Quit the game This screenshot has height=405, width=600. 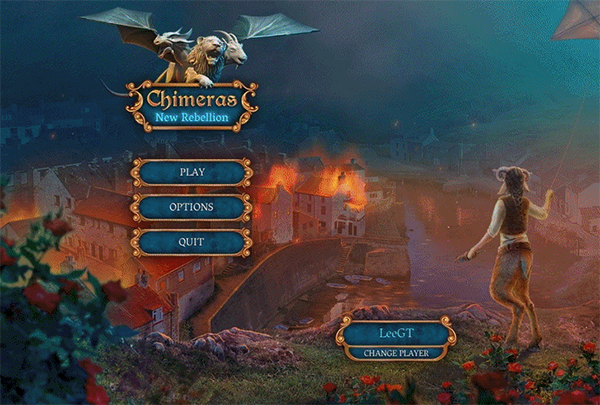[x=191, y=242]
